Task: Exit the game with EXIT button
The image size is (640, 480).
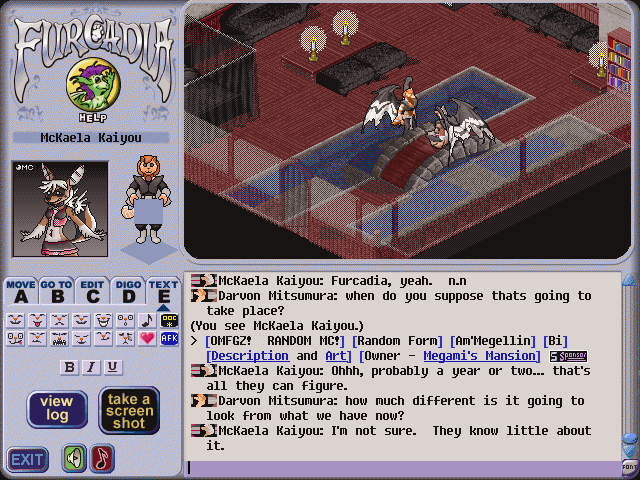Action: pos(27,460)
